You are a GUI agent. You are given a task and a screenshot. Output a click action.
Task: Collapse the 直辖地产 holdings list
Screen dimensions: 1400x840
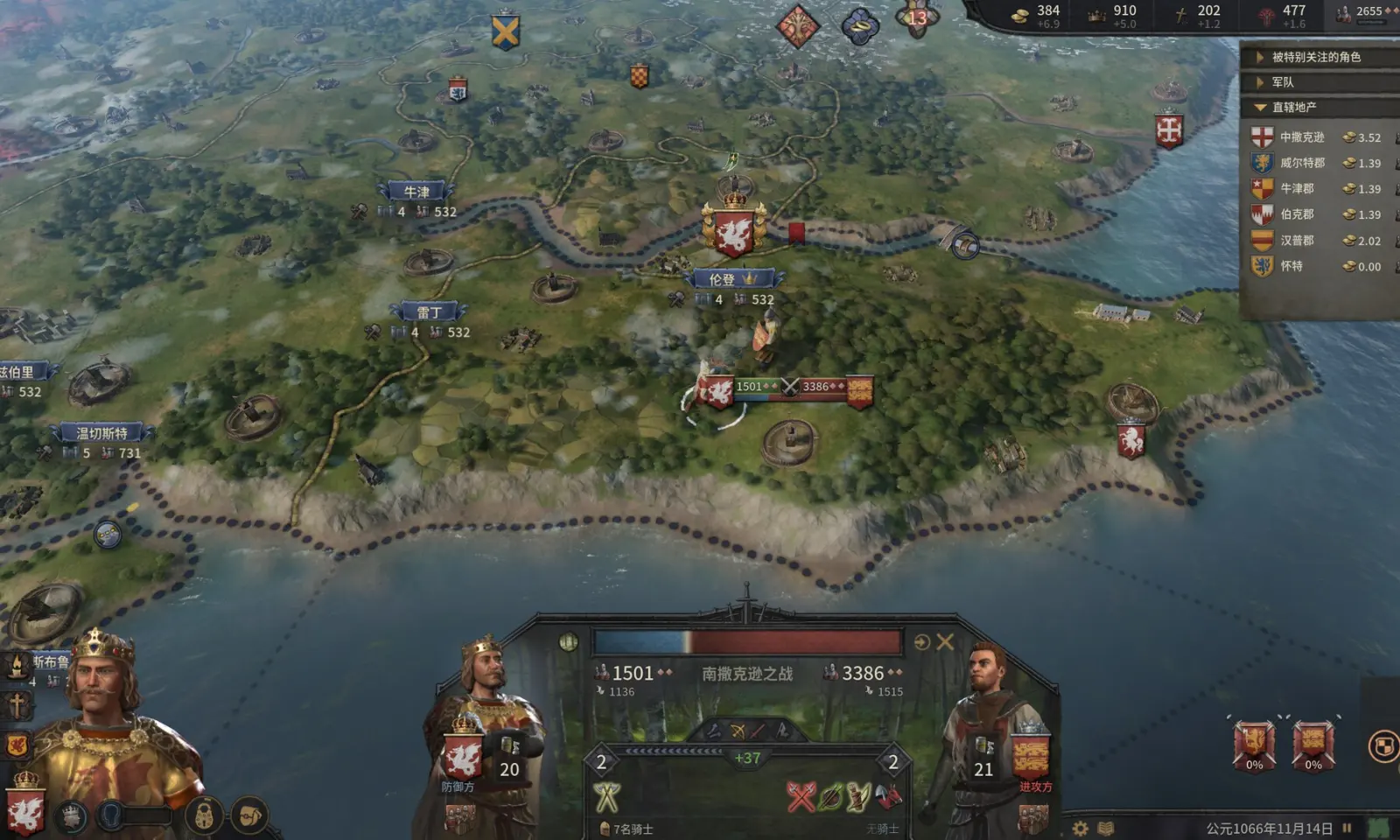[x=1260, y=108]
